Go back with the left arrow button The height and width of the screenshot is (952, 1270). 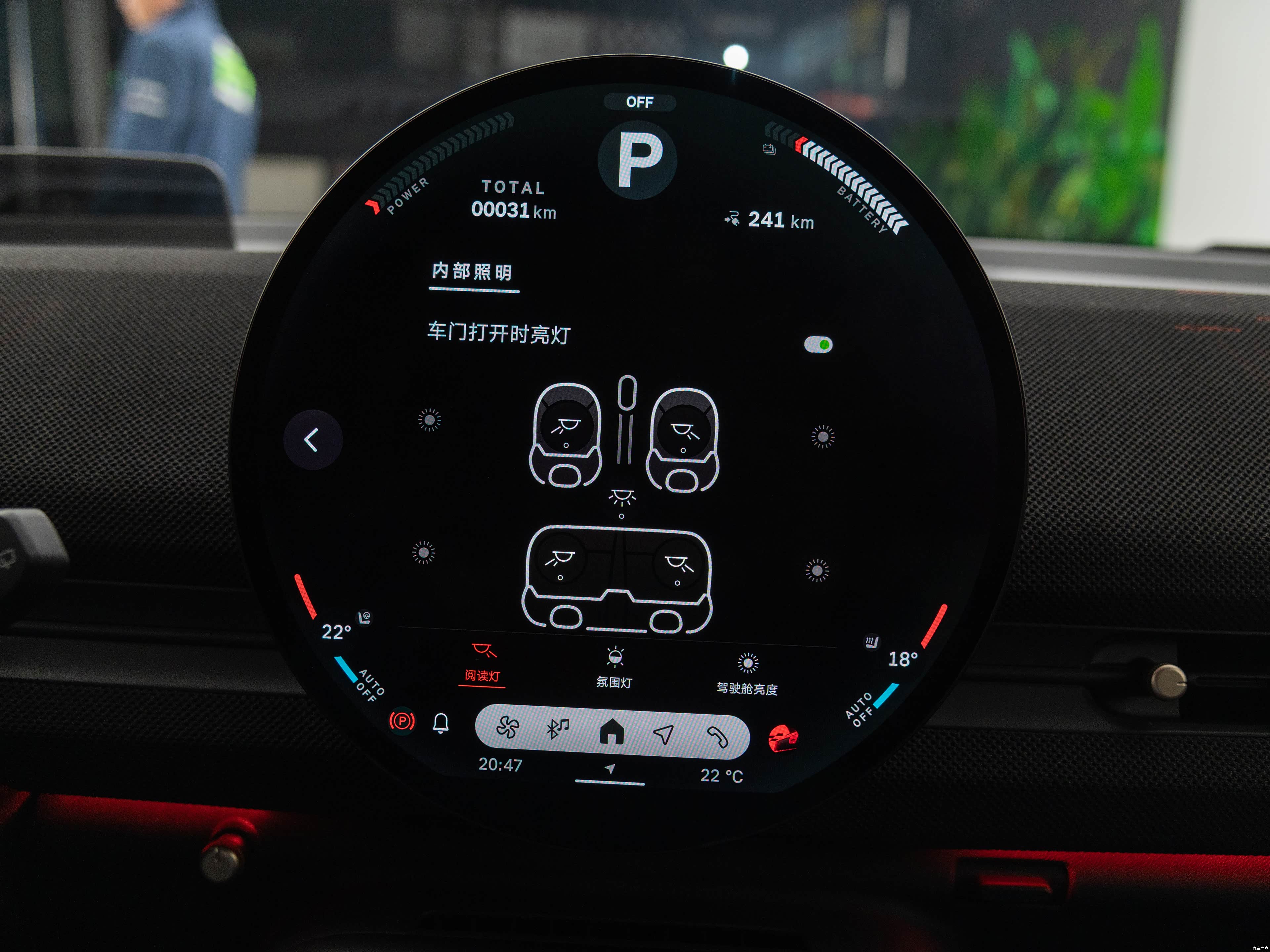tap(312, 440)
